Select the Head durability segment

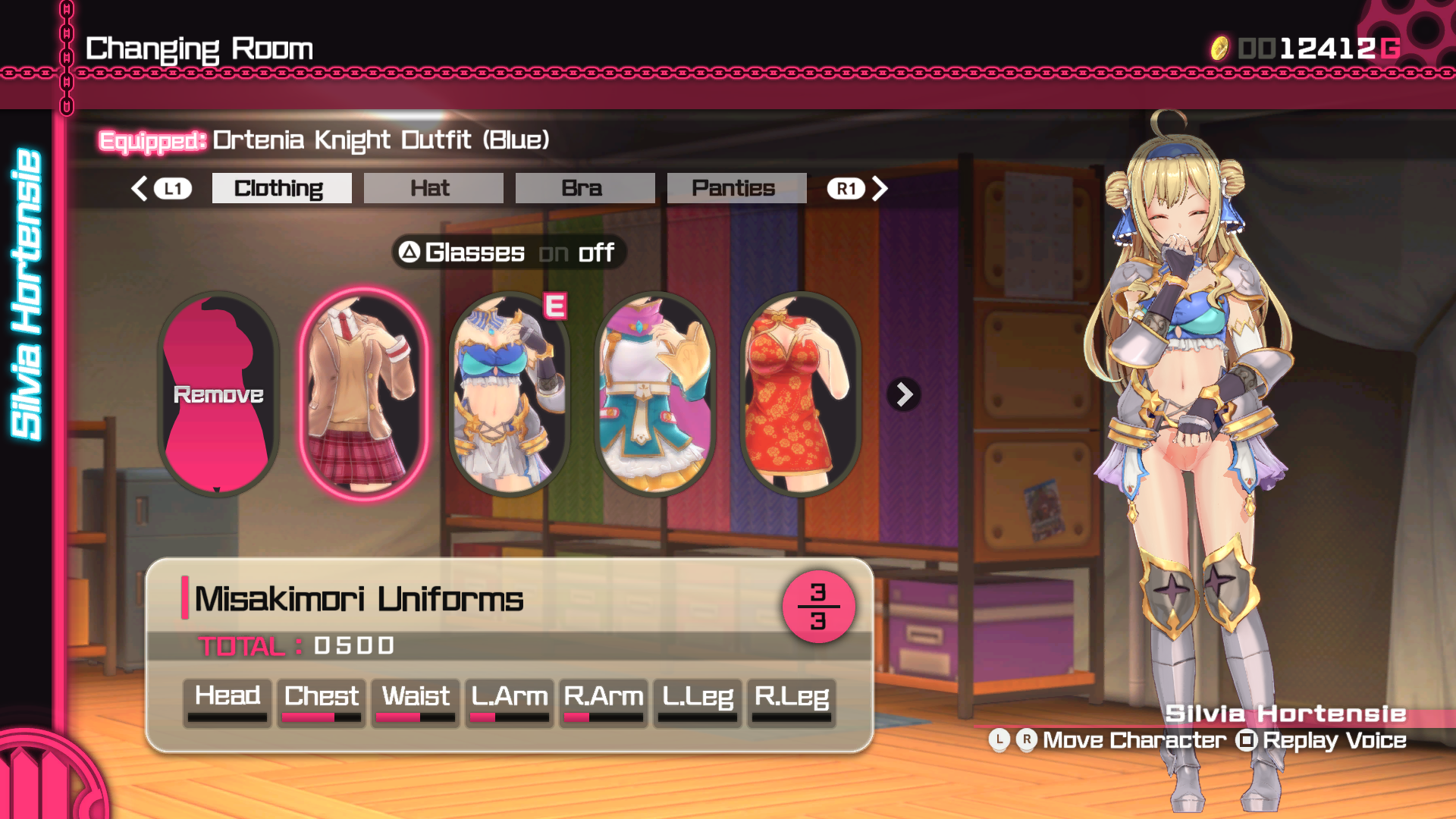click(x=227, y=702)
